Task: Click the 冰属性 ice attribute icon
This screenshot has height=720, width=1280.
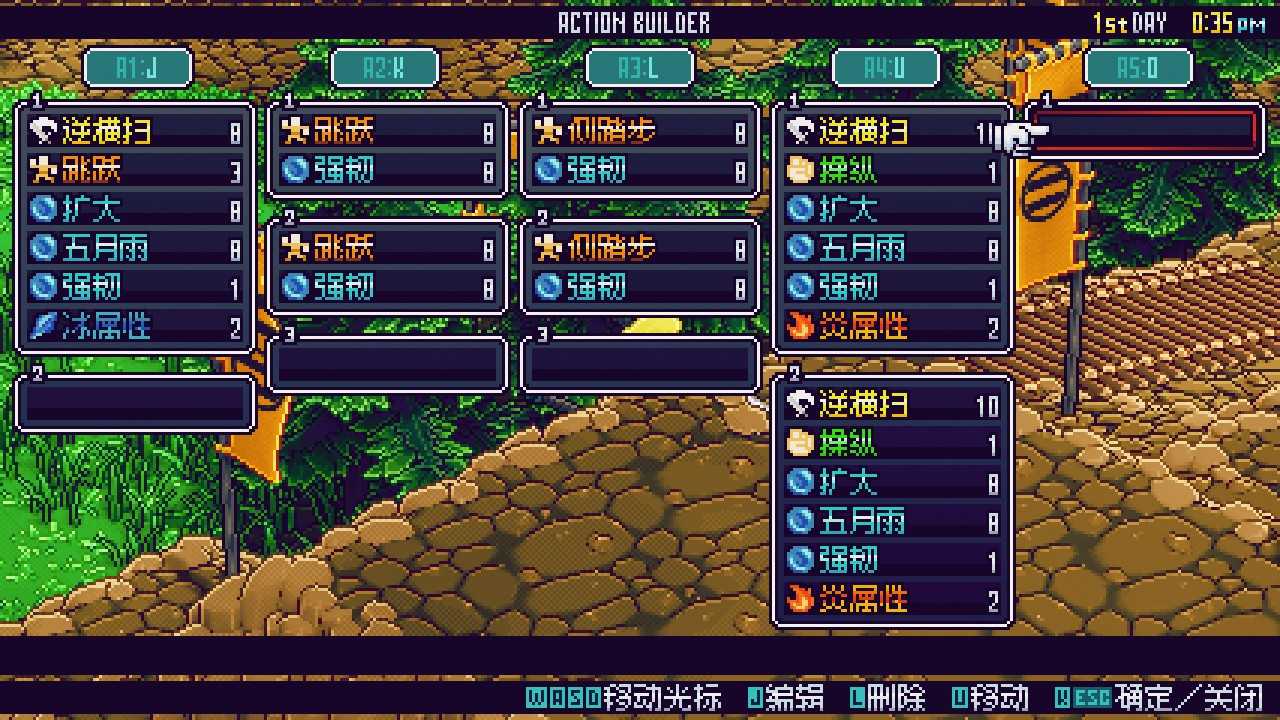Action: click(x=42, y=324)
